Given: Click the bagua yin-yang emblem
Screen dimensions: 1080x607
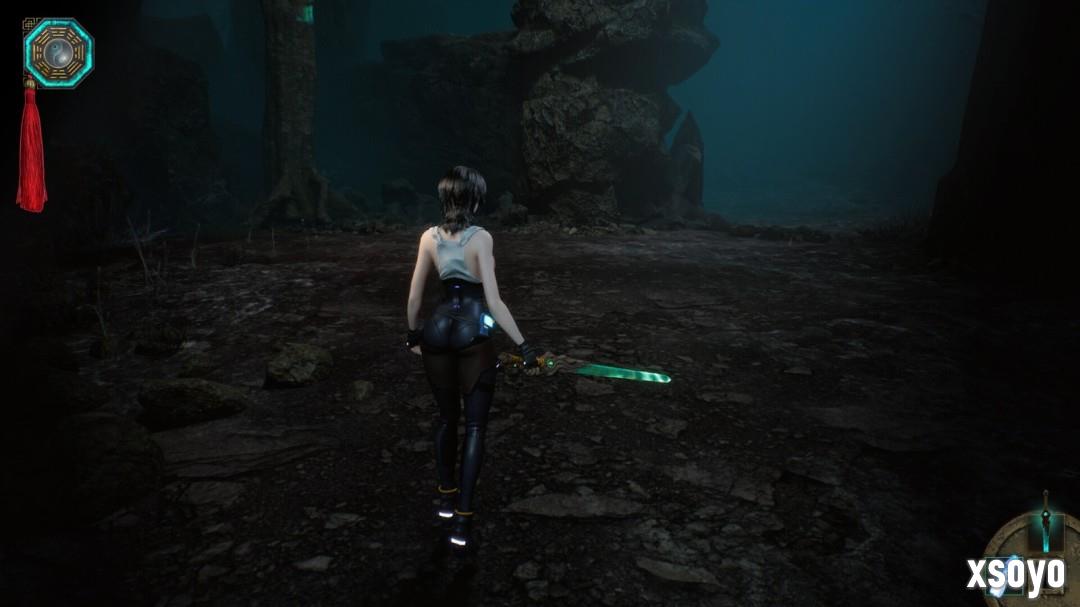Looking at the screenshot, I should [58, 52].
